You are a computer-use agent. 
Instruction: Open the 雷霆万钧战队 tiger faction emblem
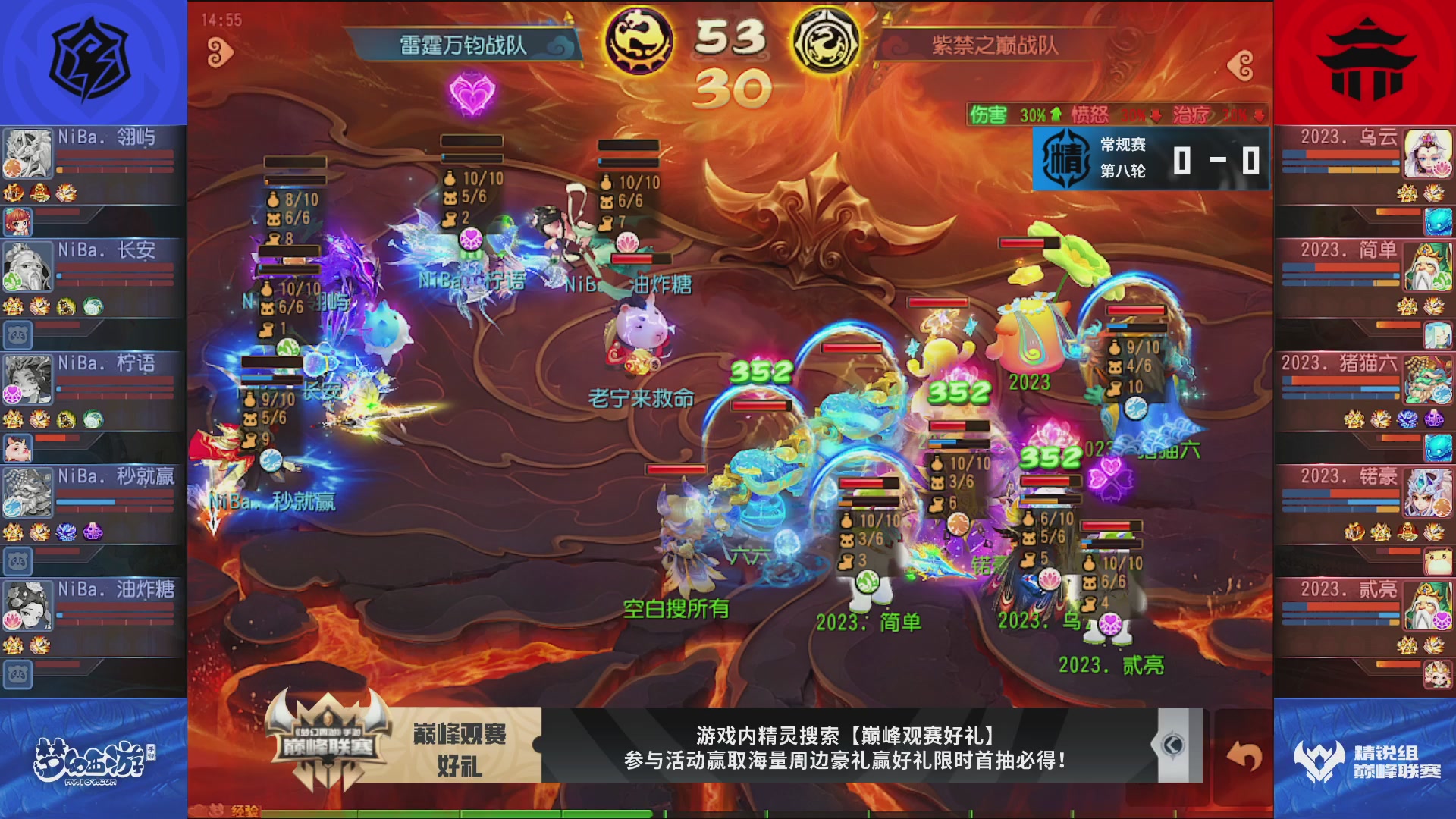[639, 36]
